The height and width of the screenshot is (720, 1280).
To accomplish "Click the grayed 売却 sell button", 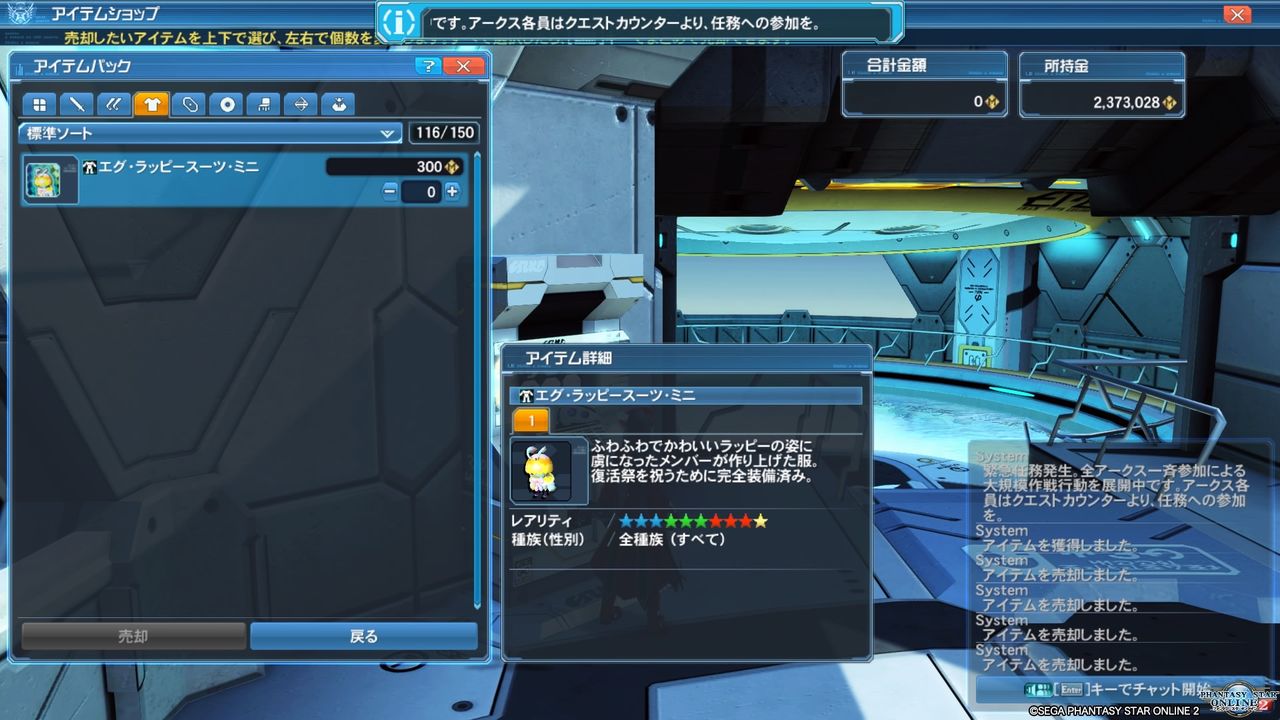I will 135,636.
